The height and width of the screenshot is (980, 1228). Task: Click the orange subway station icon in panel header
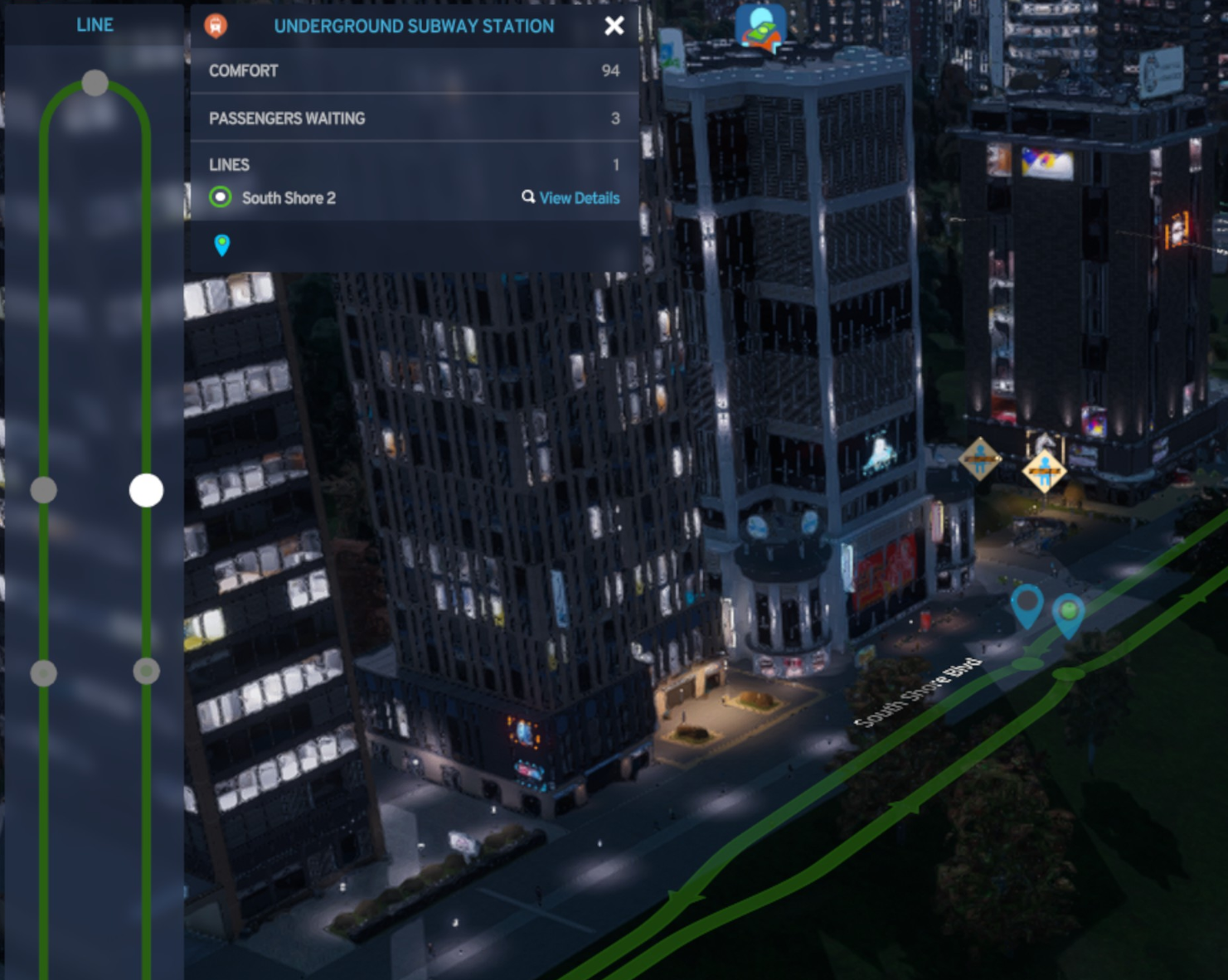click(x=216, y=26)
